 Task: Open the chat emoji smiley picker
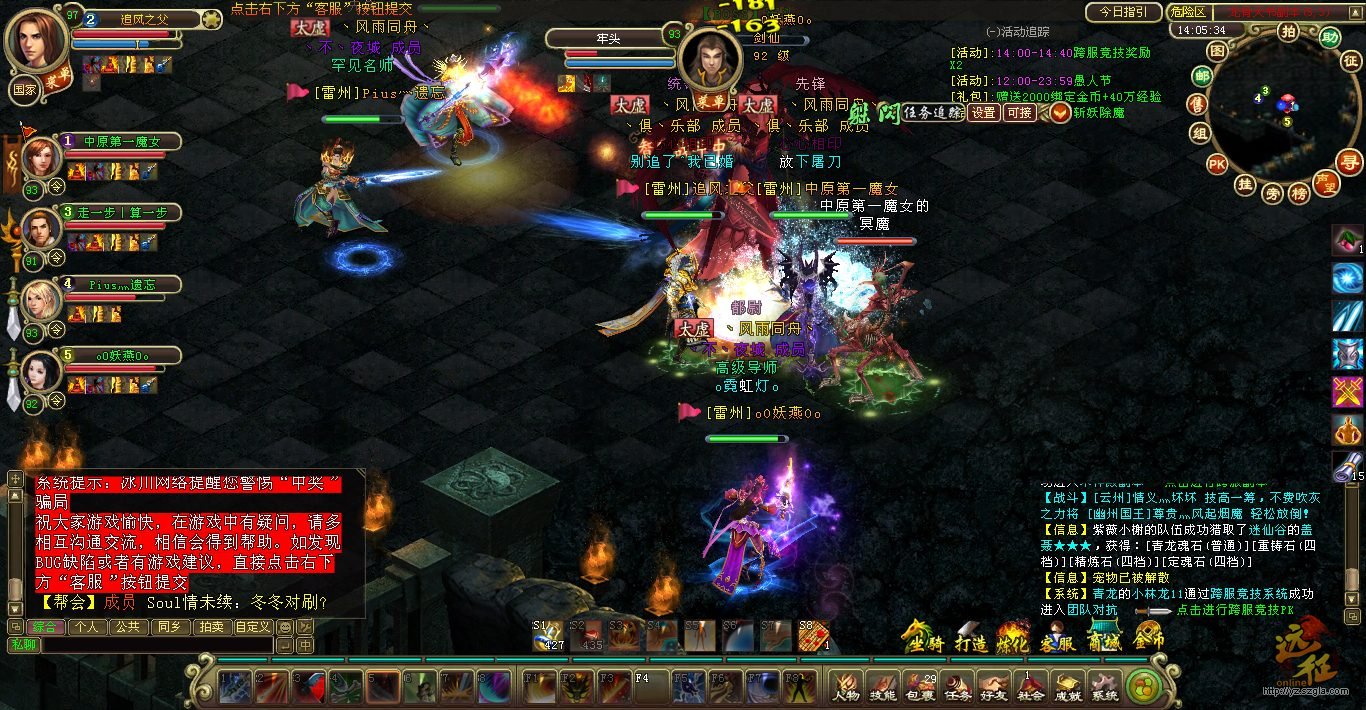click(285, 627)
